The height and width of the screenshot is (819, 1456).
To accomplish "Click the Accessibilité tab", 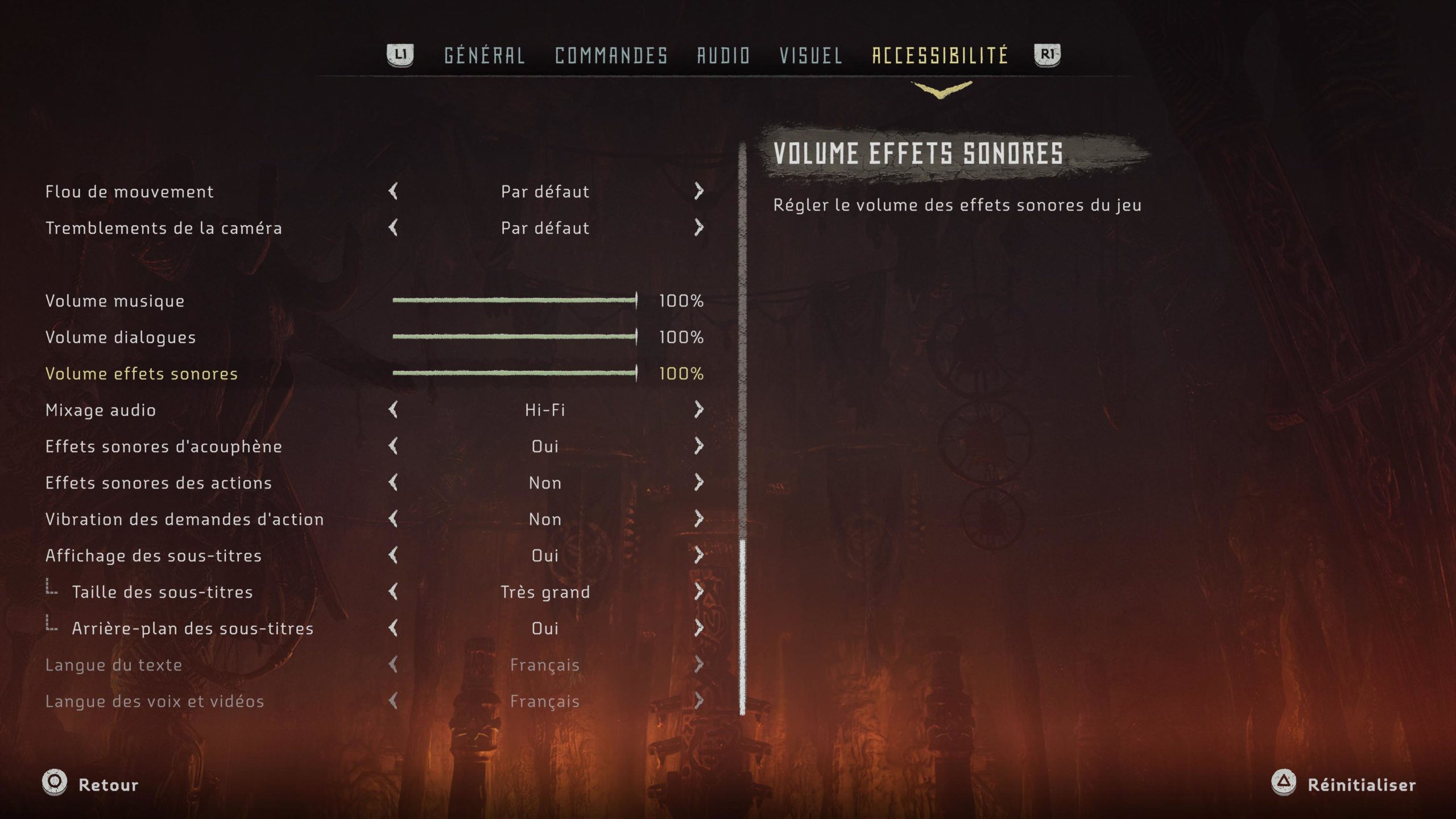I will [x=940, y=56].
